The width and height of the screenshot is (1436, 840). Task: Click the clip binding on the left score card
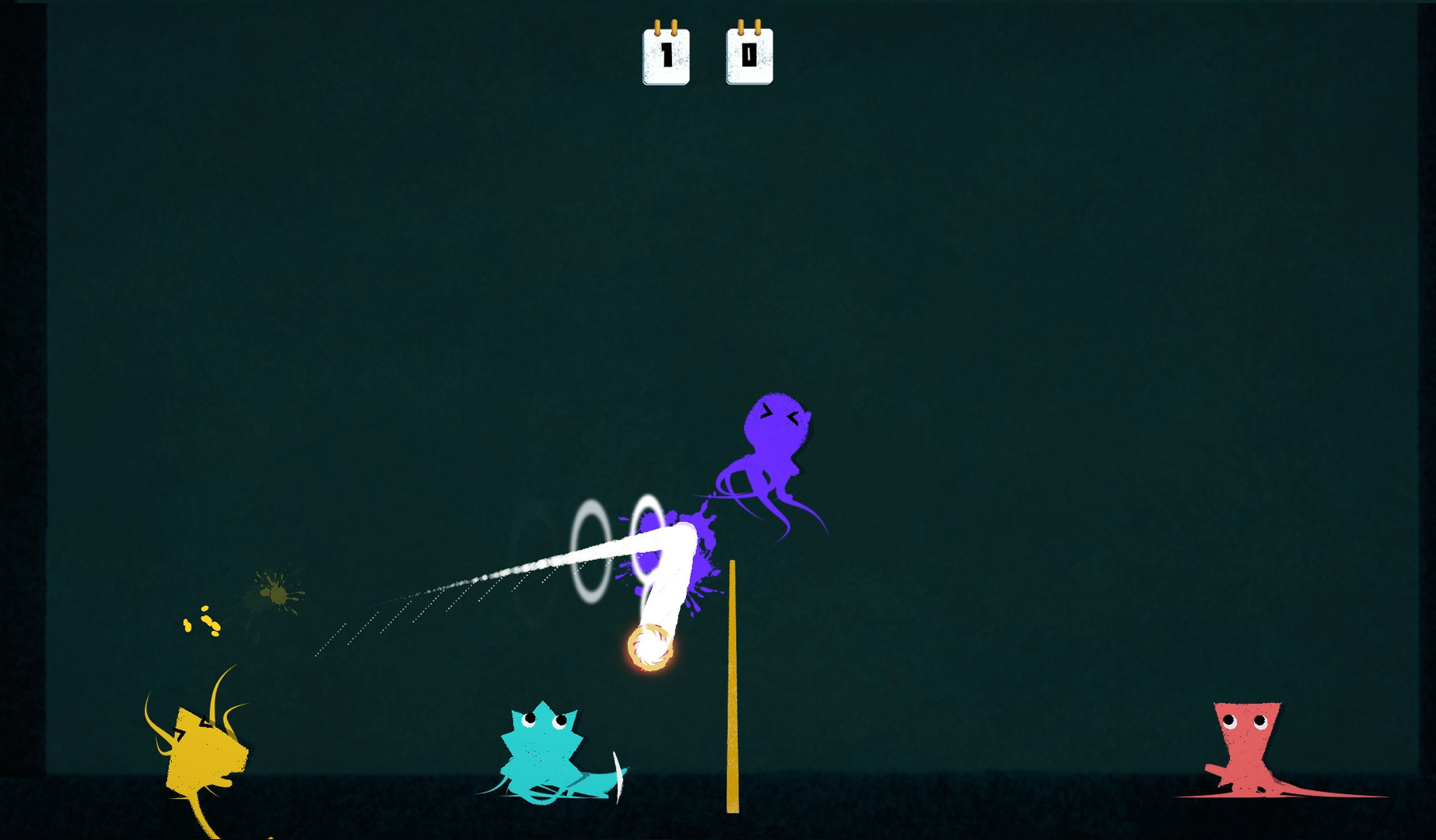tap(665, 27)
